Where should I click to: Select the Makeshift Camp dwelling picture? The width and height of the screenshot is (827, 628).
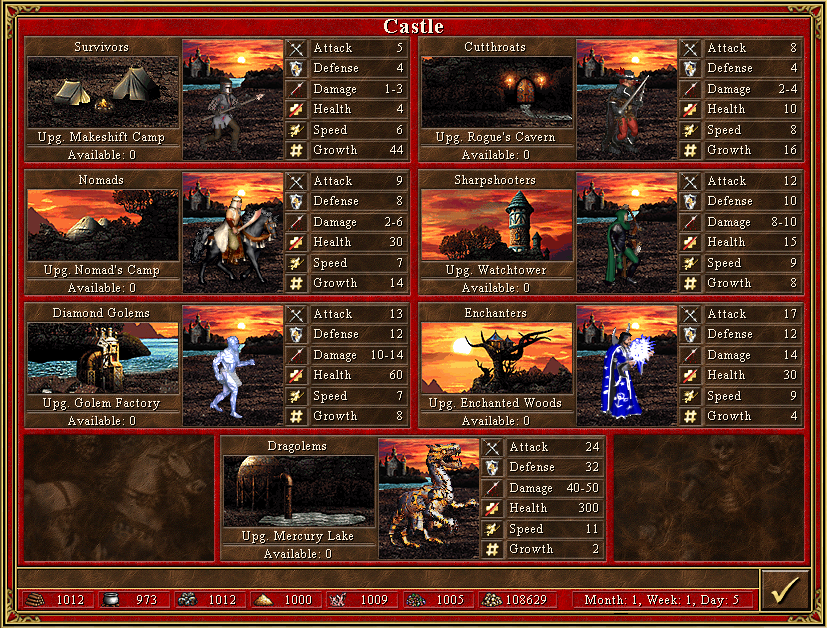point(103,92)
